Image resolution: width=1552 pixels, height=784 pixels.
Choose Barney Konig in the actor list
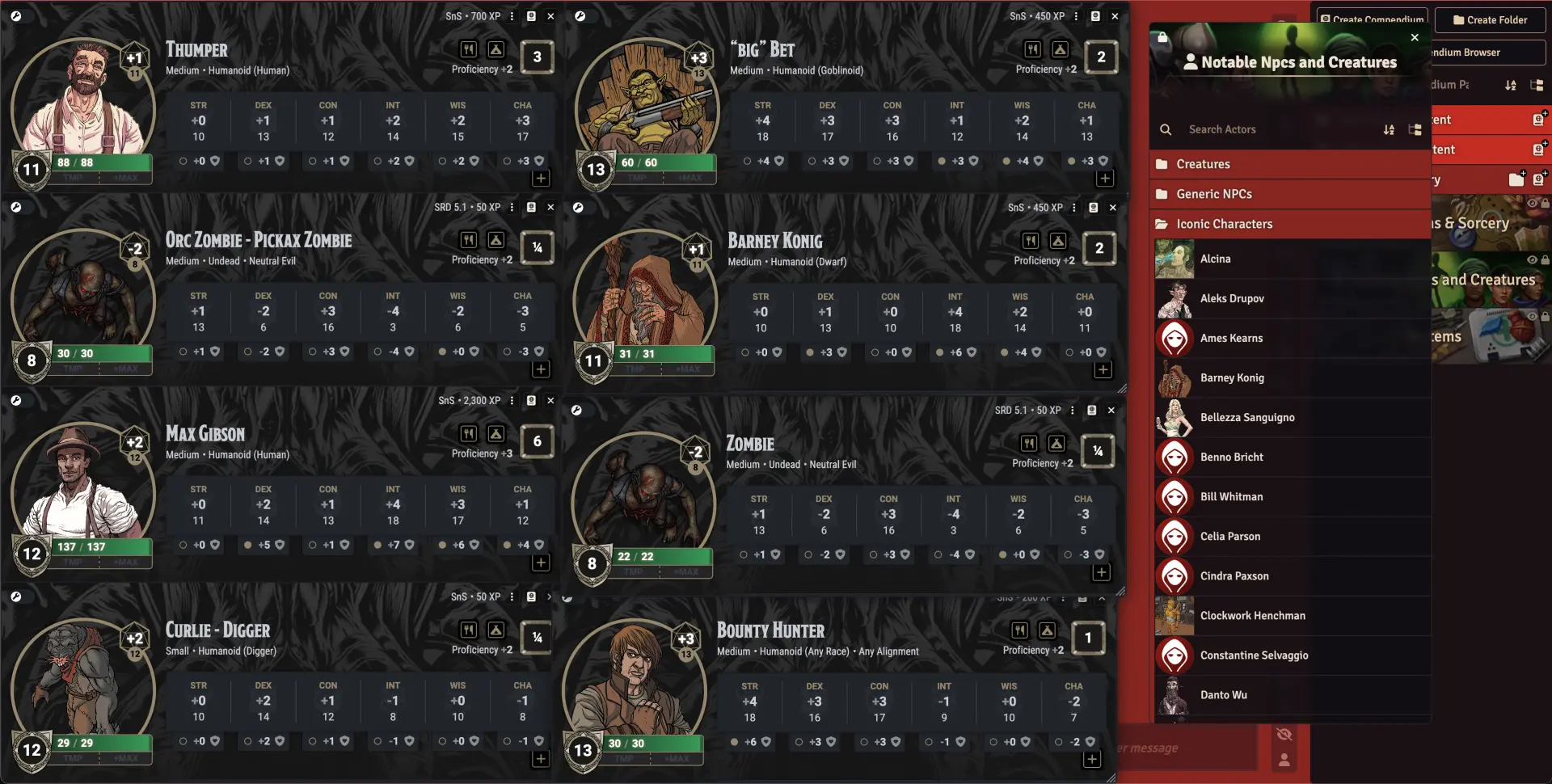click(x=1232, y=377)
